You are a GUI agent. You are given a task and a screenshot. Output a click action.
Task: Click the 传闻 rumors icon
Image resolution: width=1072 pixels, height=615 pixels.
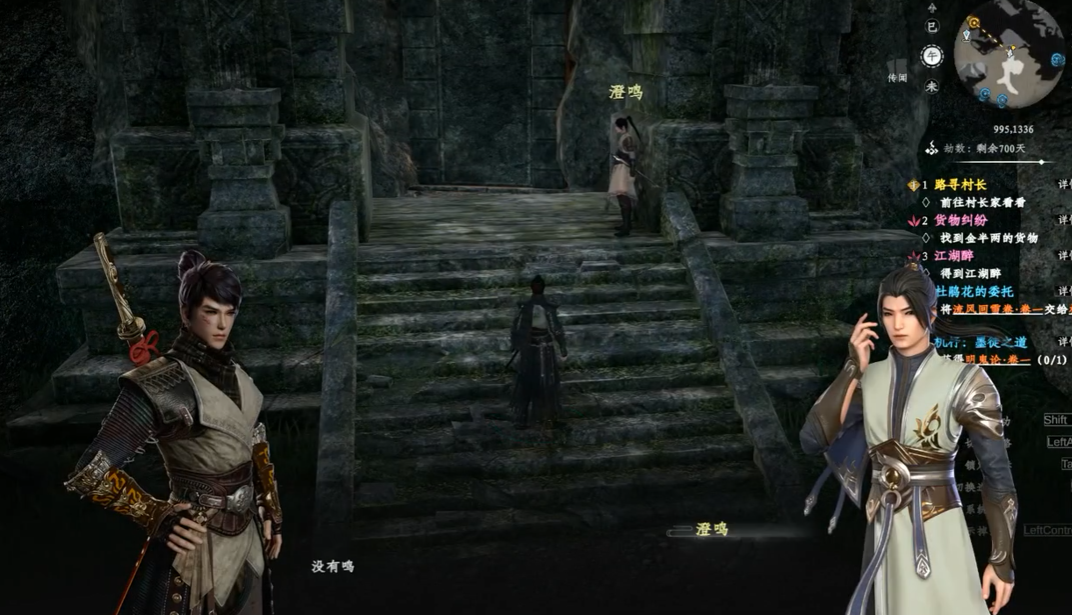tap(897, 77)
